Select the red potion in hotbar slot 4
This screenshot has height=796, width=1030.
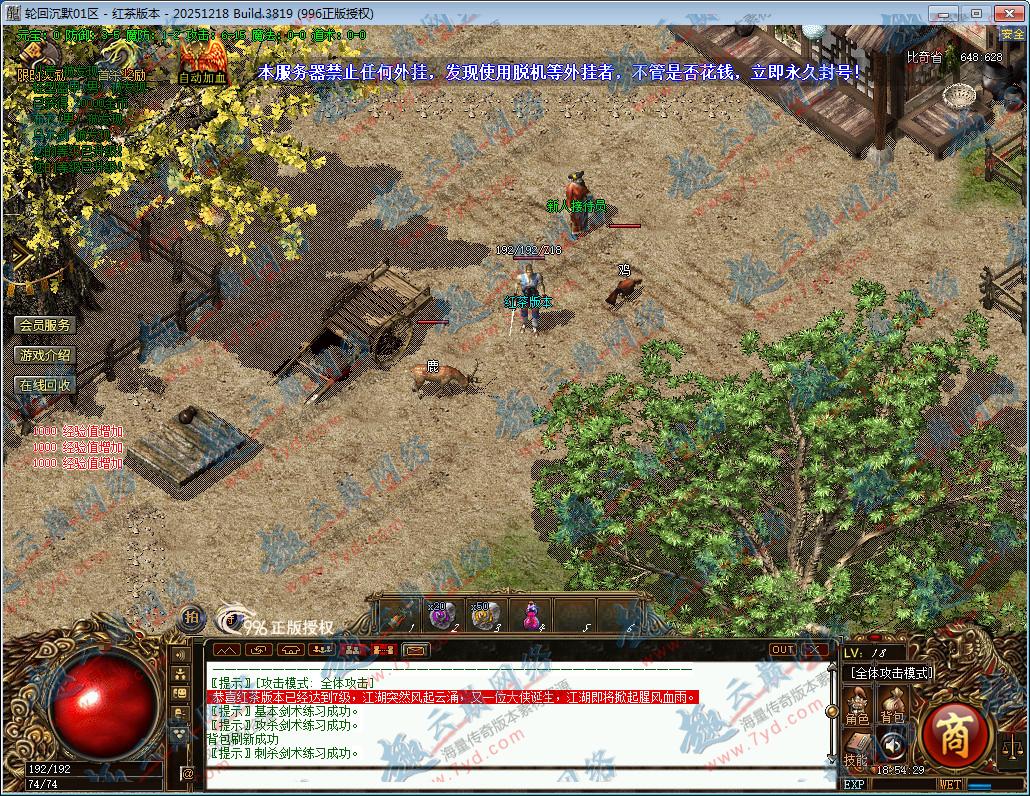tap(531, 616)
